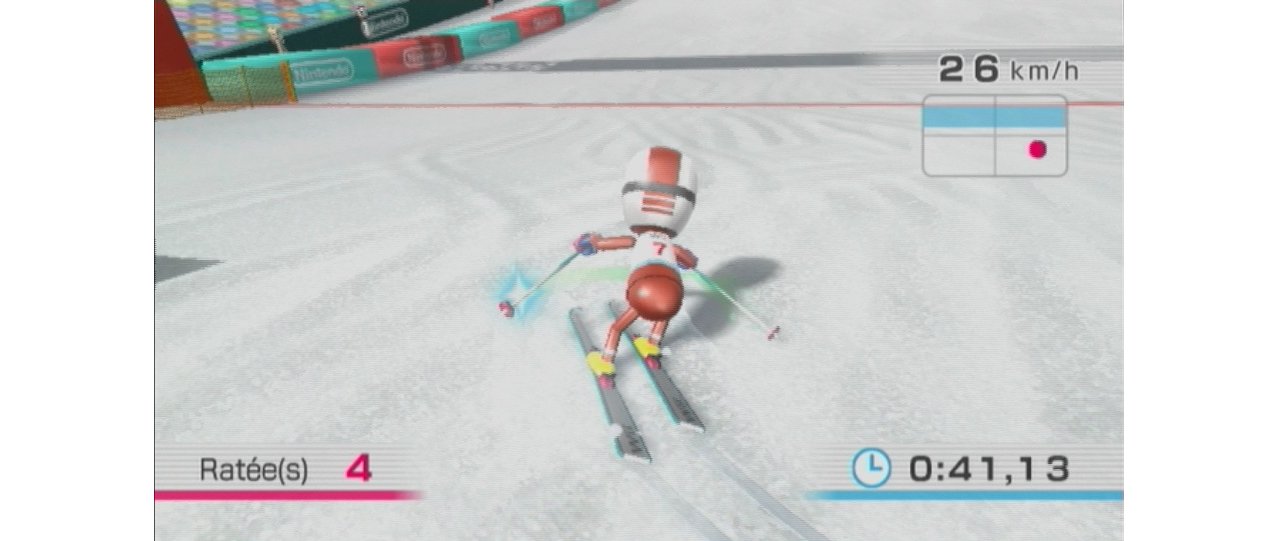Screen dimensions: 1278x541
Task: Select the red balance dot marker
Action: coord(1037,150)
